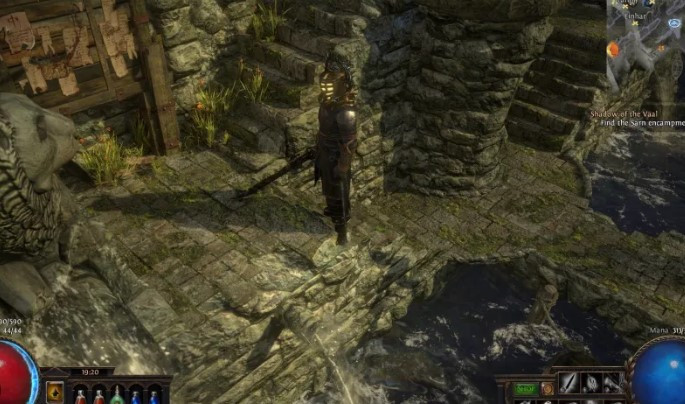Click the orange level-up arrow icon

[55, 391]
